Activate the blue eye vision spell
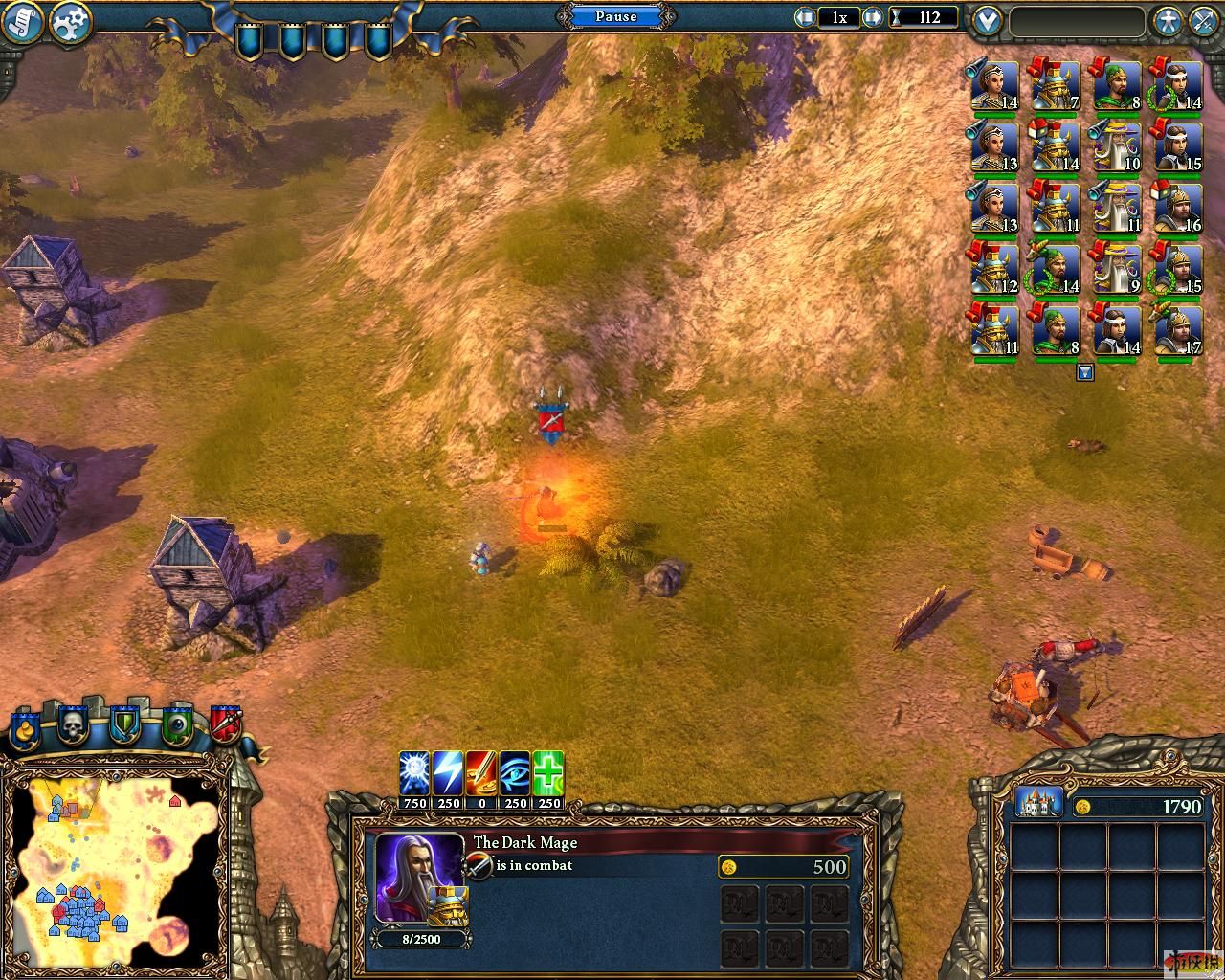 tap(515, 773)
